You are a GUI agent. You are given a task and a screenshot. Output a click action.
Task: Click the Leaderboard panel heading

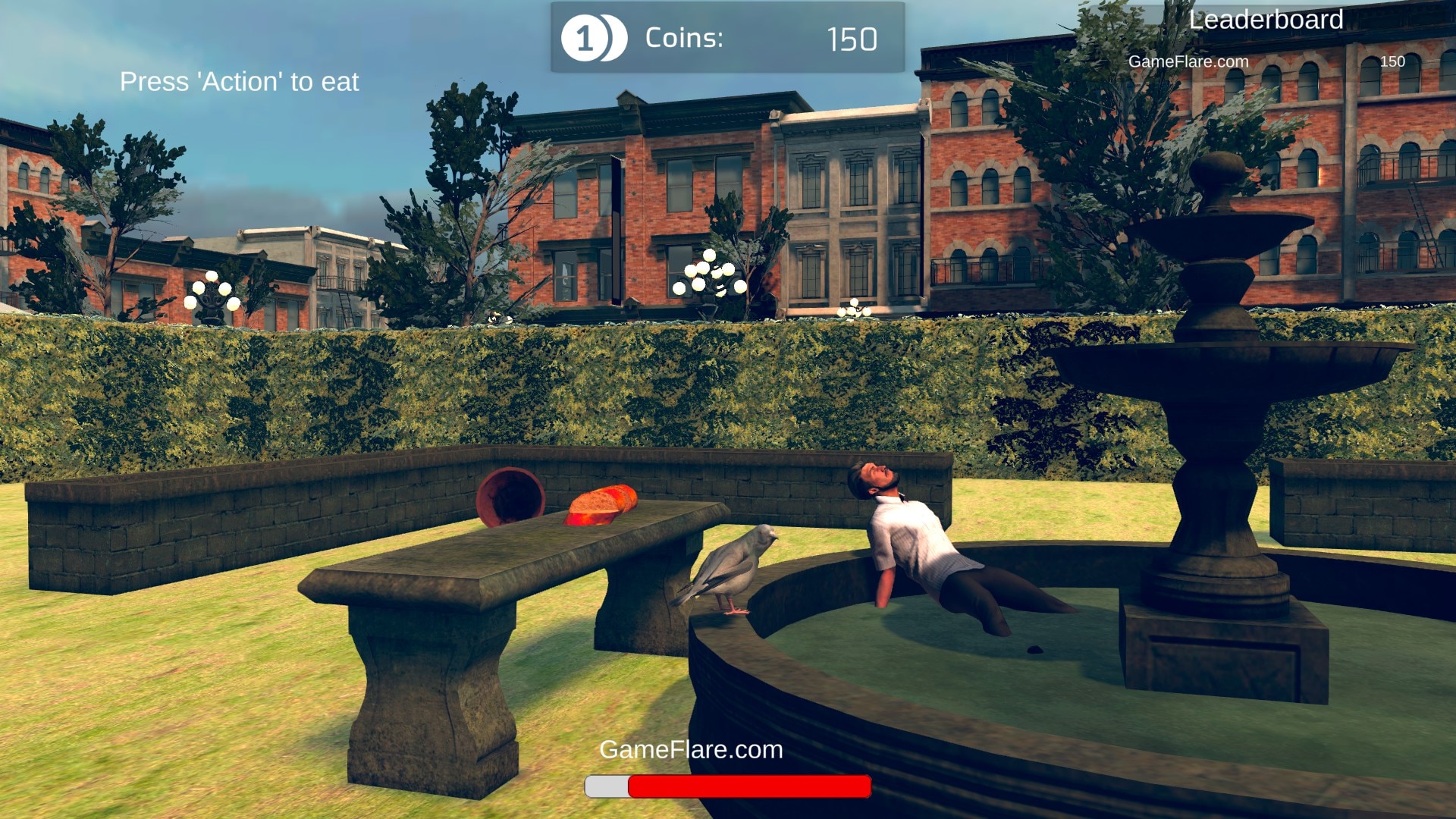1266,20
